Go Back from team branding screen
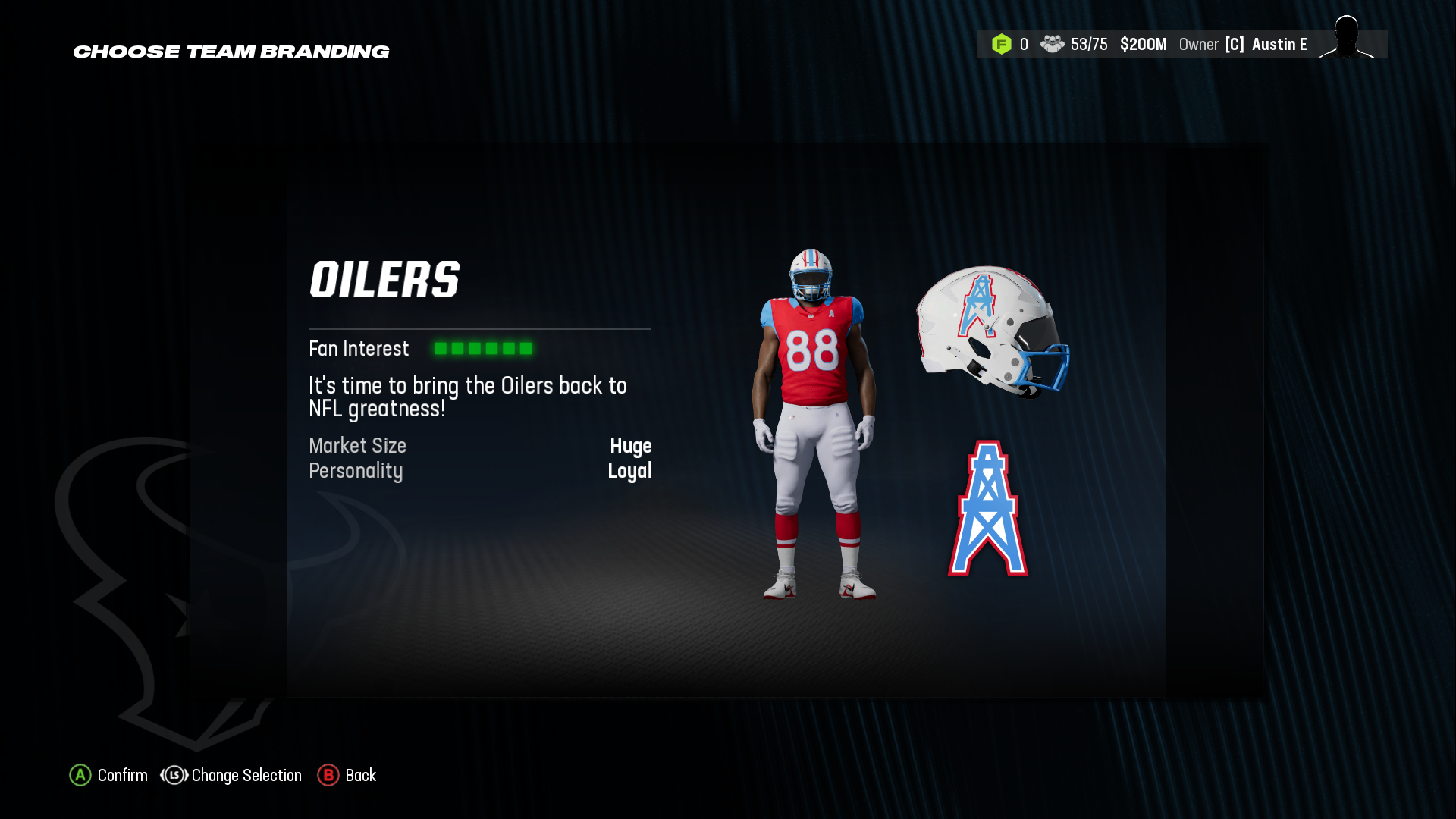 pyautogui.click(x=360, y=775)
